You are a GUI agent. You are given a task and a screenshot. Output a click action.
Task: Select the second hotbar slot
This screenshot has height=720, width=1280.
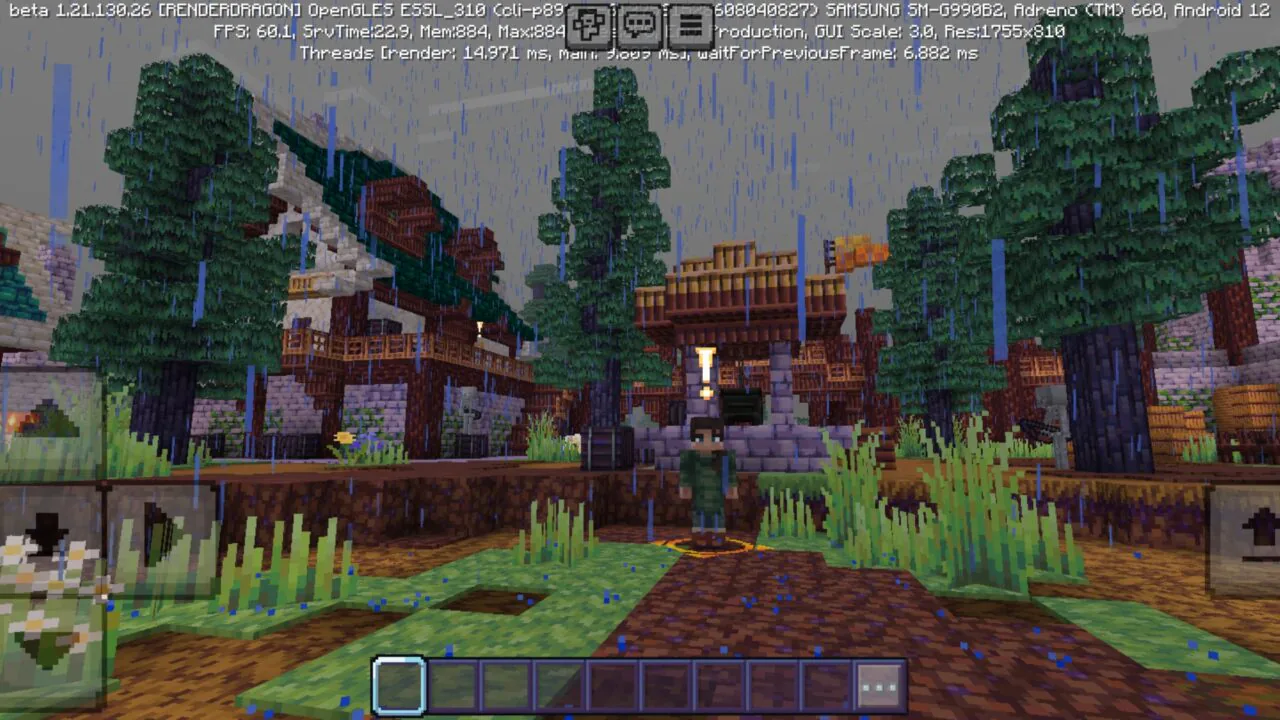(450, 686)
